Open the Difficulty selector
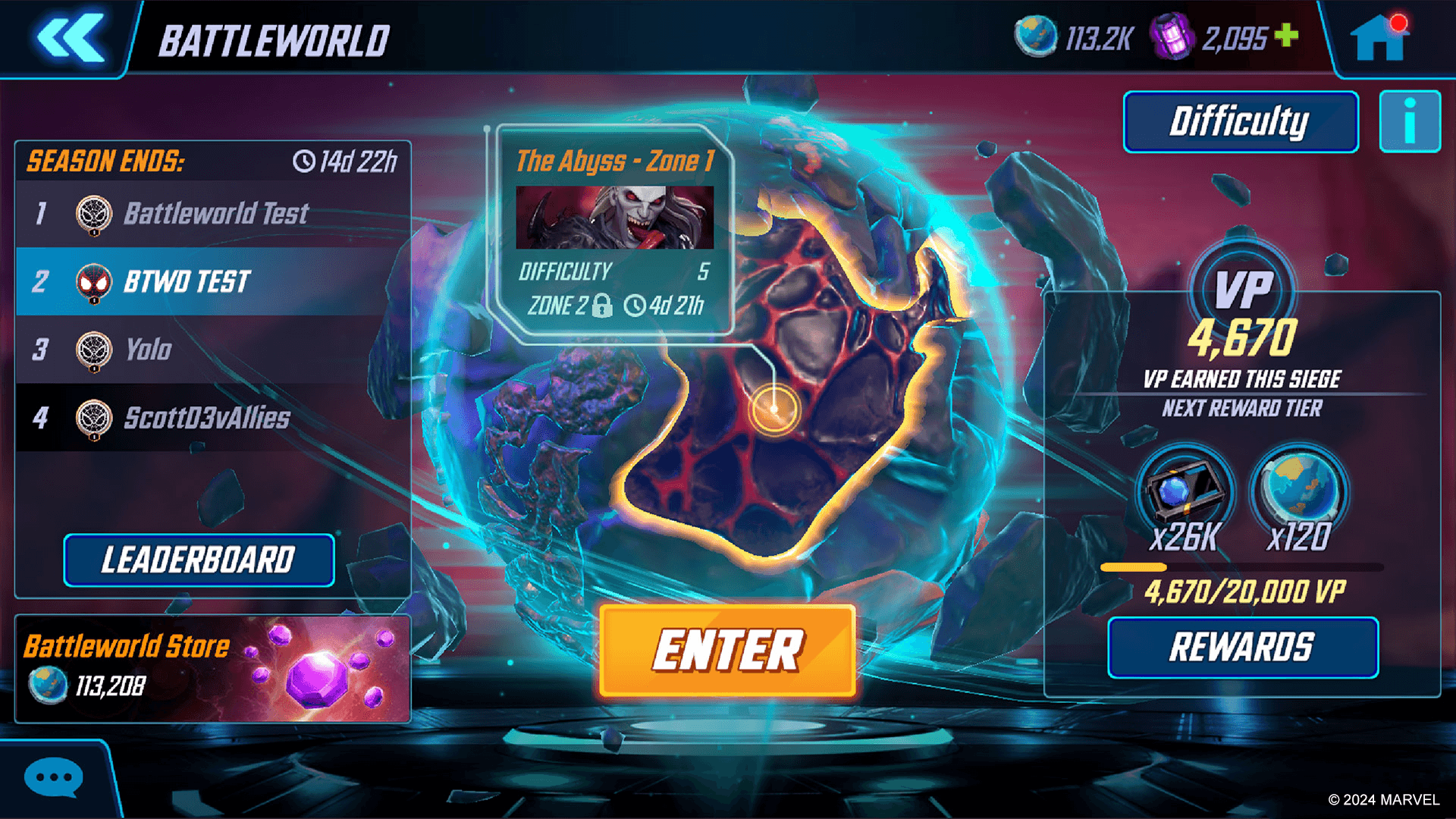Screen dimensions: 1456x819 (x=1240, y=120)
